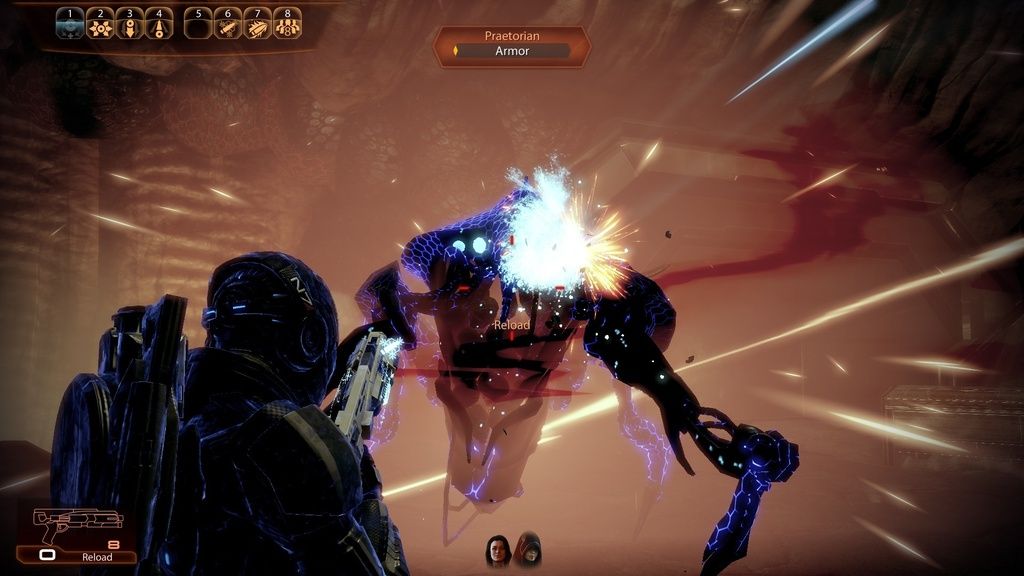
Task: Select the hooded squadmate portrait
Action: (x=527, y=549)
